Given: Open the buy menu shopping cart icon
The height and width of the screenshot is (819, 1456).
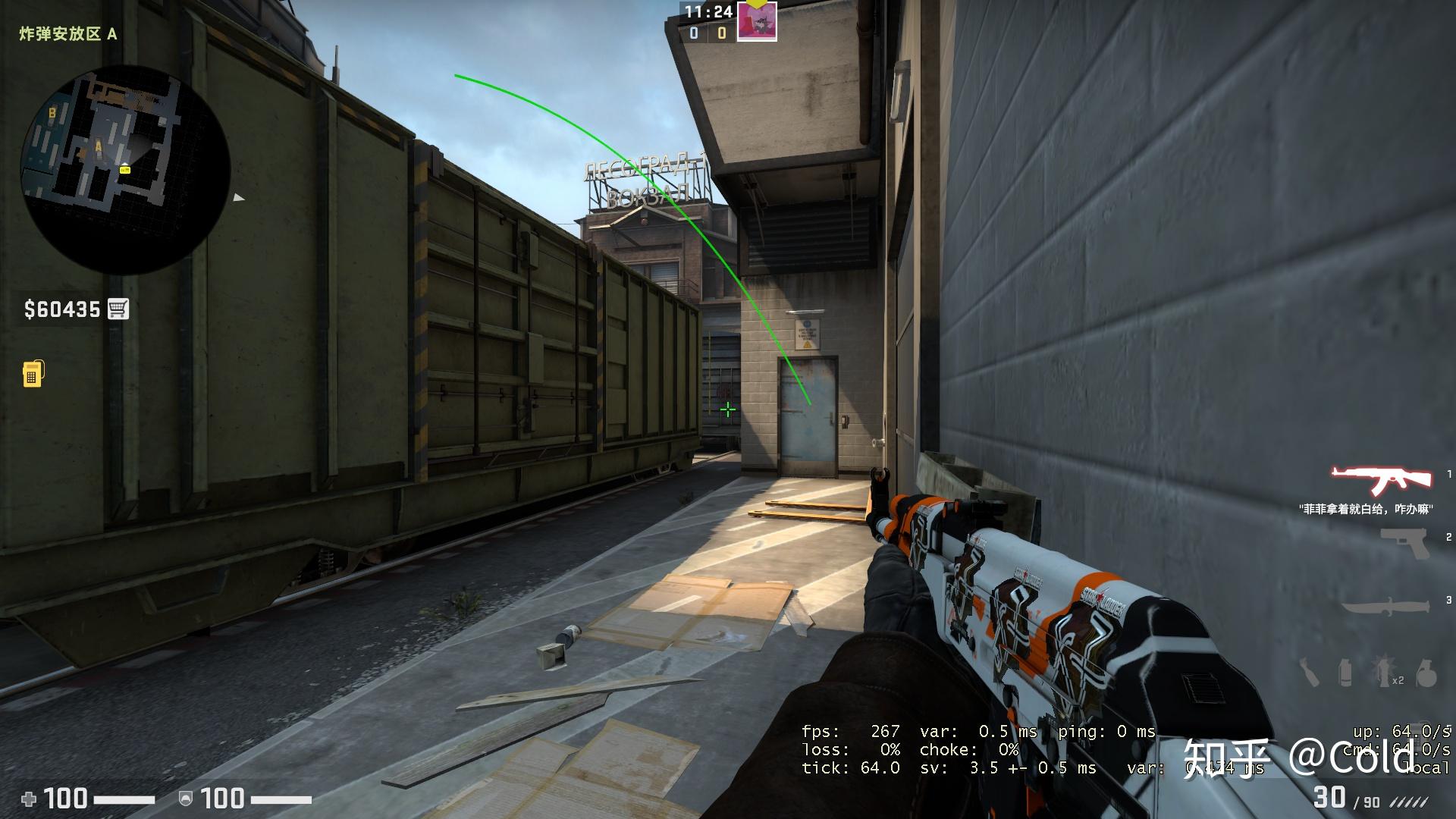Looking at the screenshot, I should [118, 309].
